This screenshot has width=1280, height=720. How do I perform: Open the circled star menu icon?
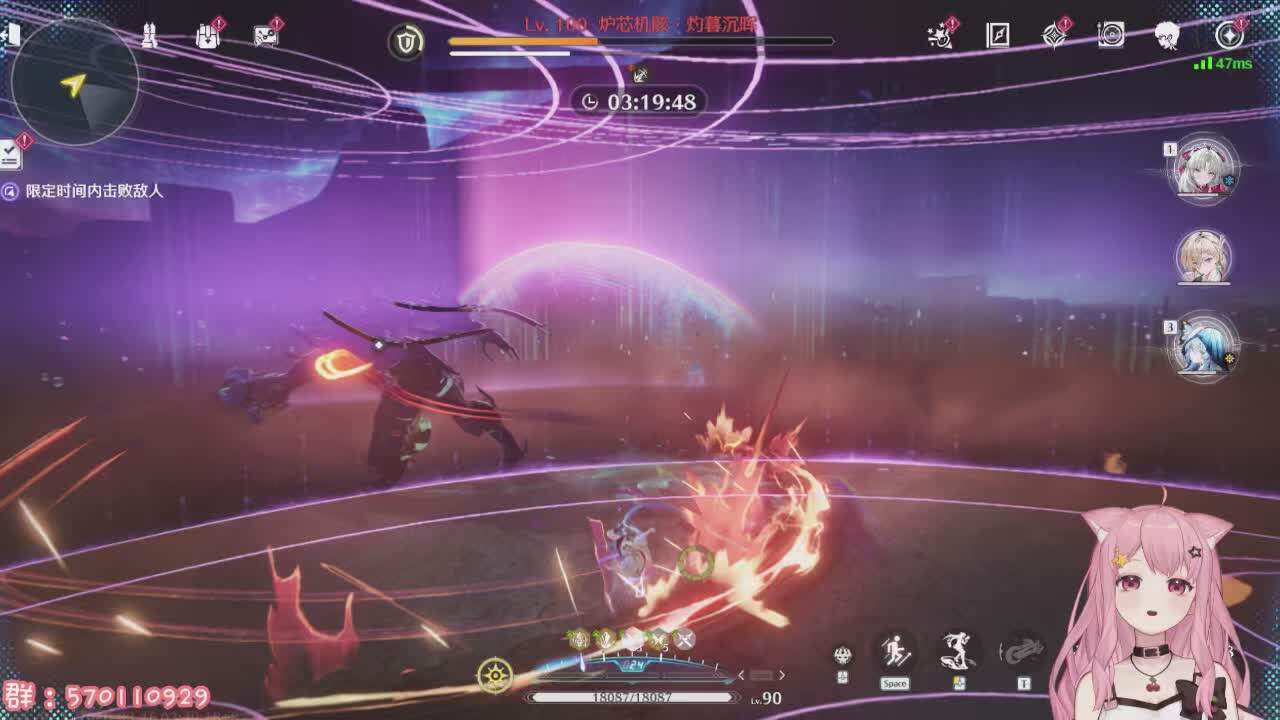tap(1229, 36)
